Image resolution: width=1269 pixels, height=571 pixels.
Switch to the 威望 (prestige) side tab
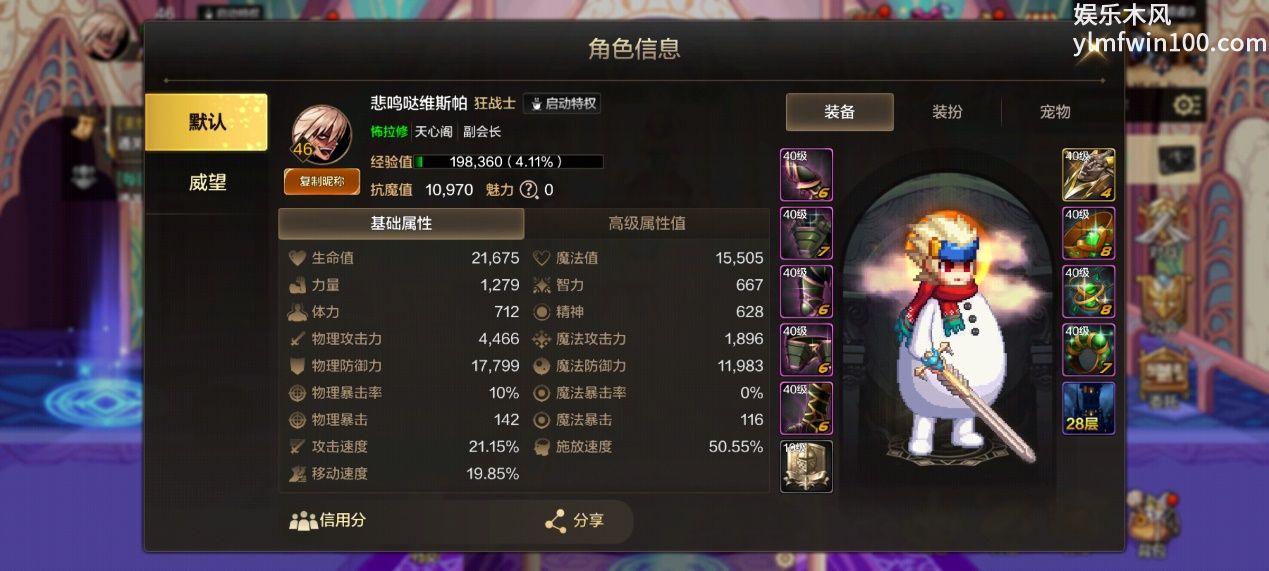(207, 182)
